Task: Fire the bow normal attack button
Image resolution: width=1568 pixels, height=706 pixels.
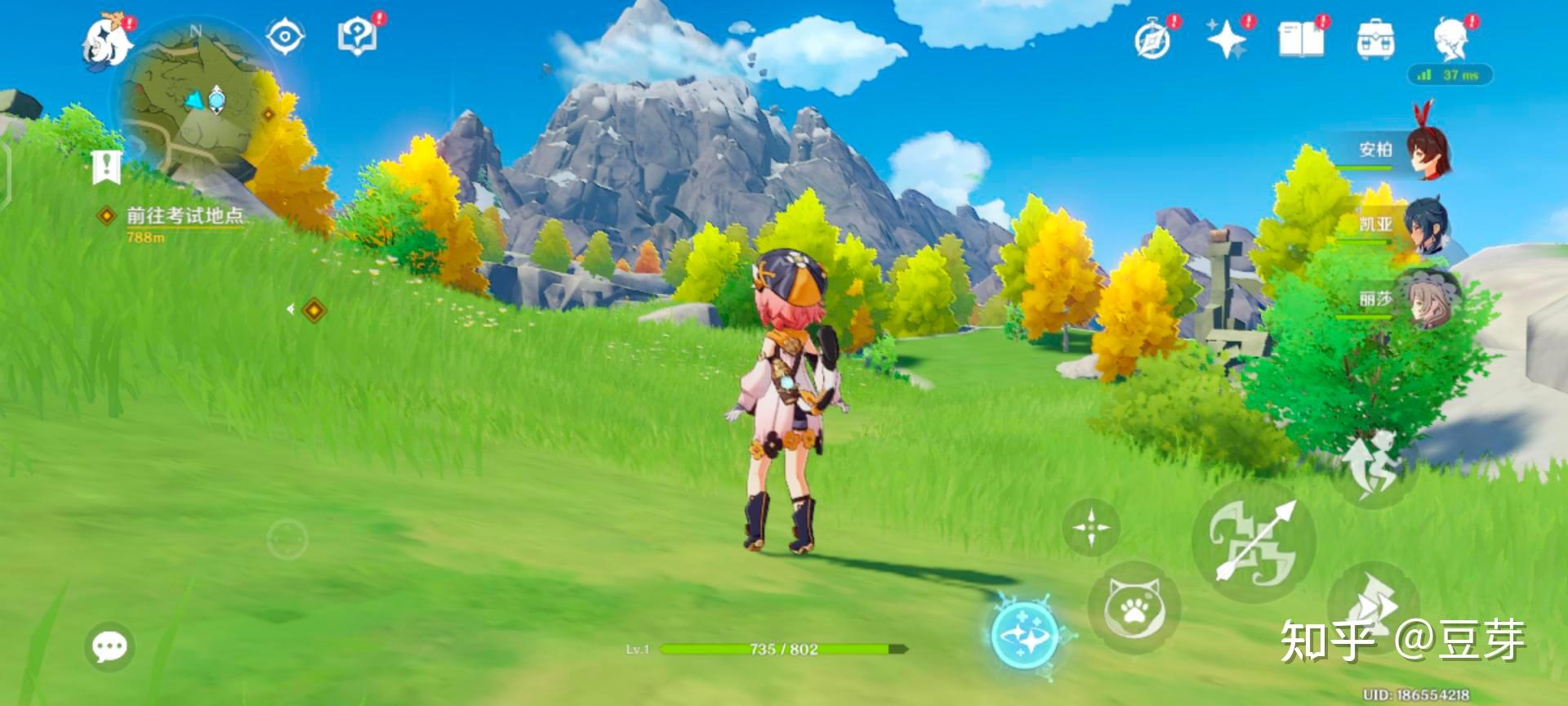Action: point(1253,542)
